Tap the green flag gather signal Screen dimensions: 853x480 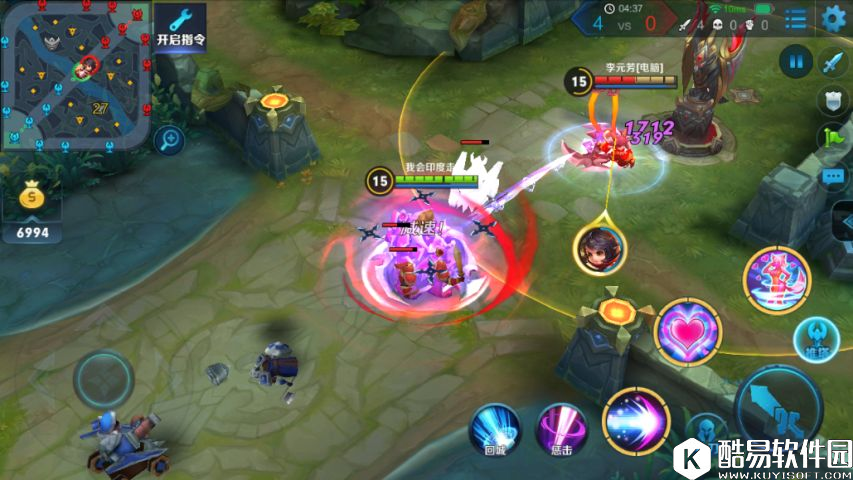833,137
